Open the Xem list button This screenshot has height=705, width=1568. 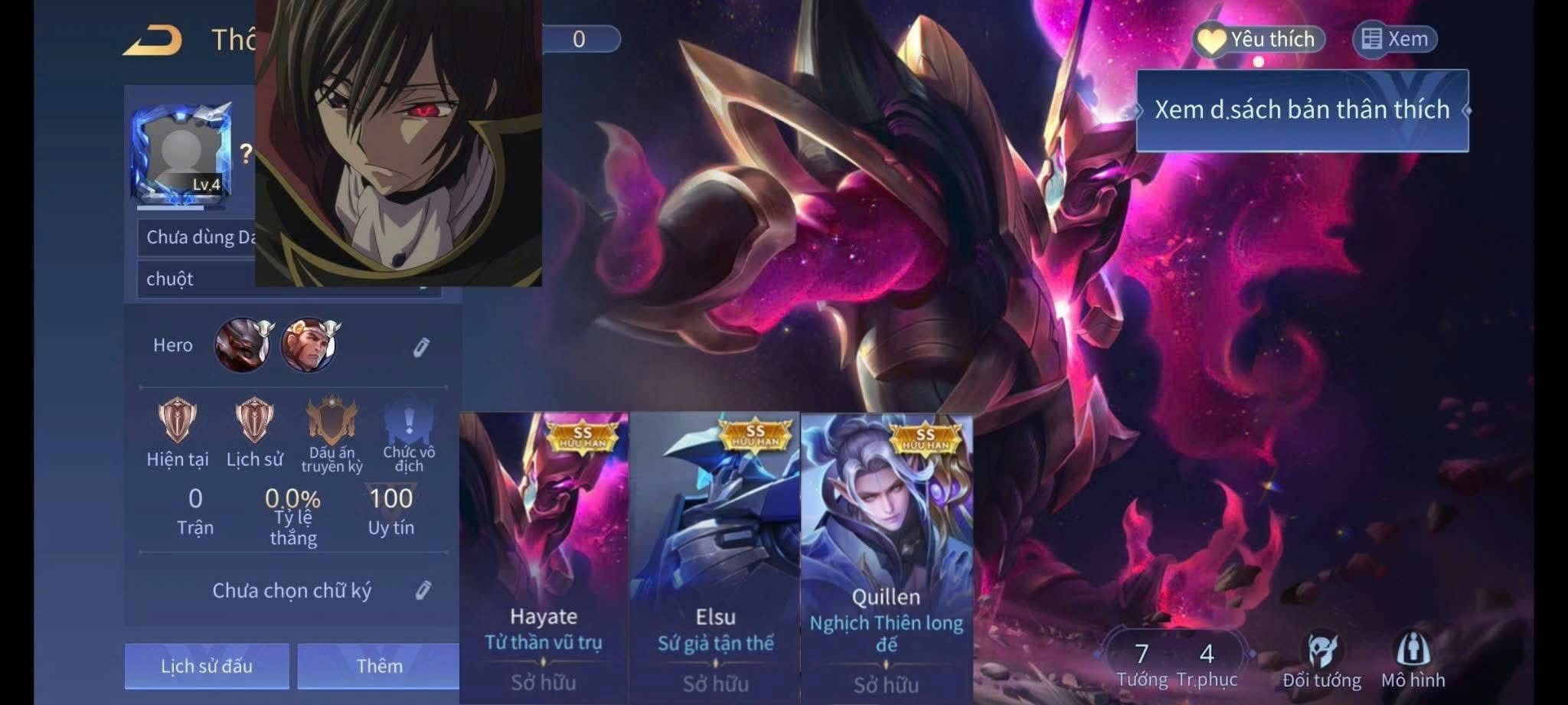[1395, 40]
